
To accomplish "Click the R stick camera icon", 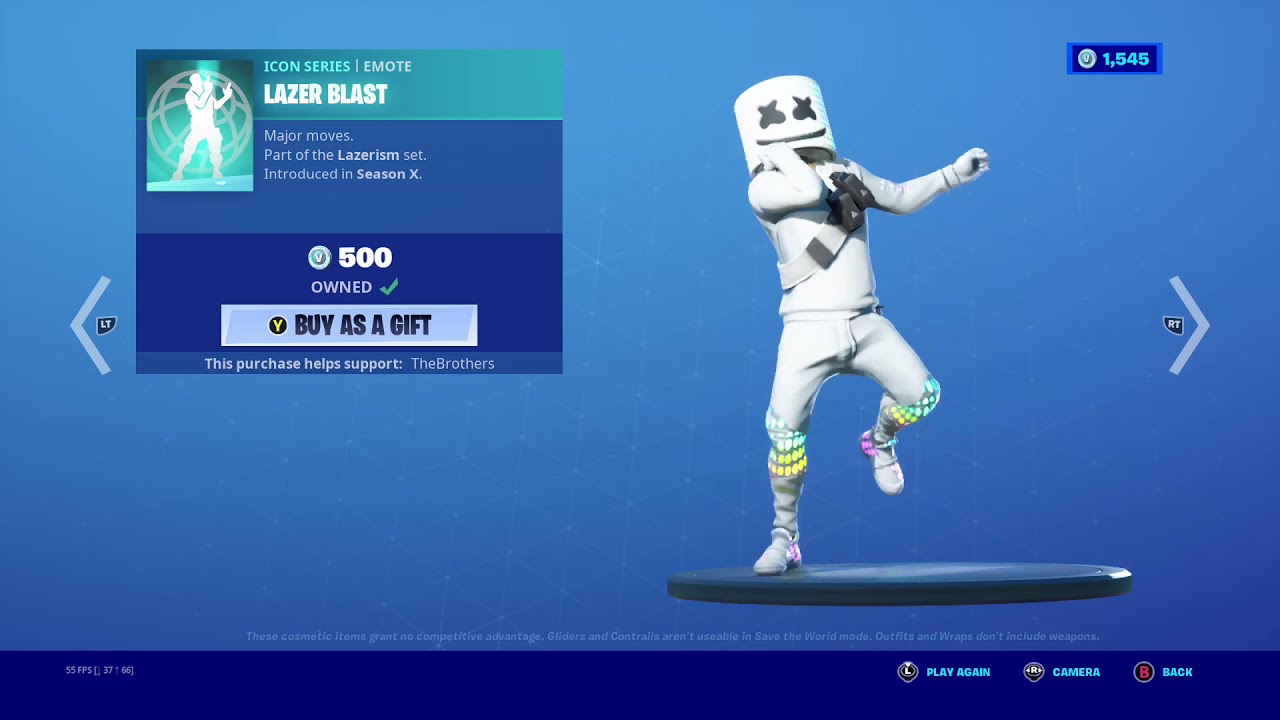I will click(x=1033, y=672).
